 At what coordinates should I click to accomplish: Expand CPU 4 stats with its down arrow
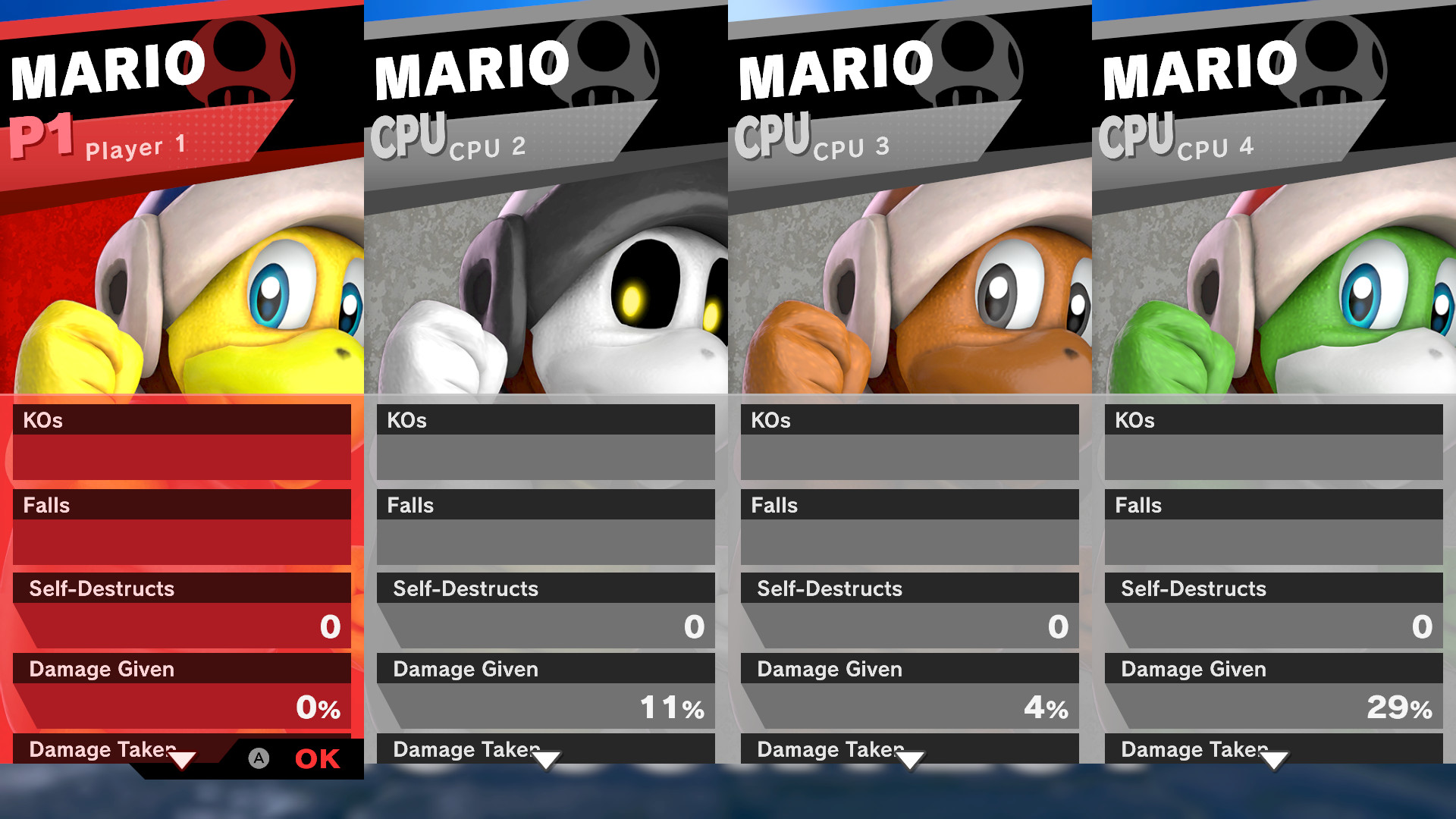click(1273, 758)
